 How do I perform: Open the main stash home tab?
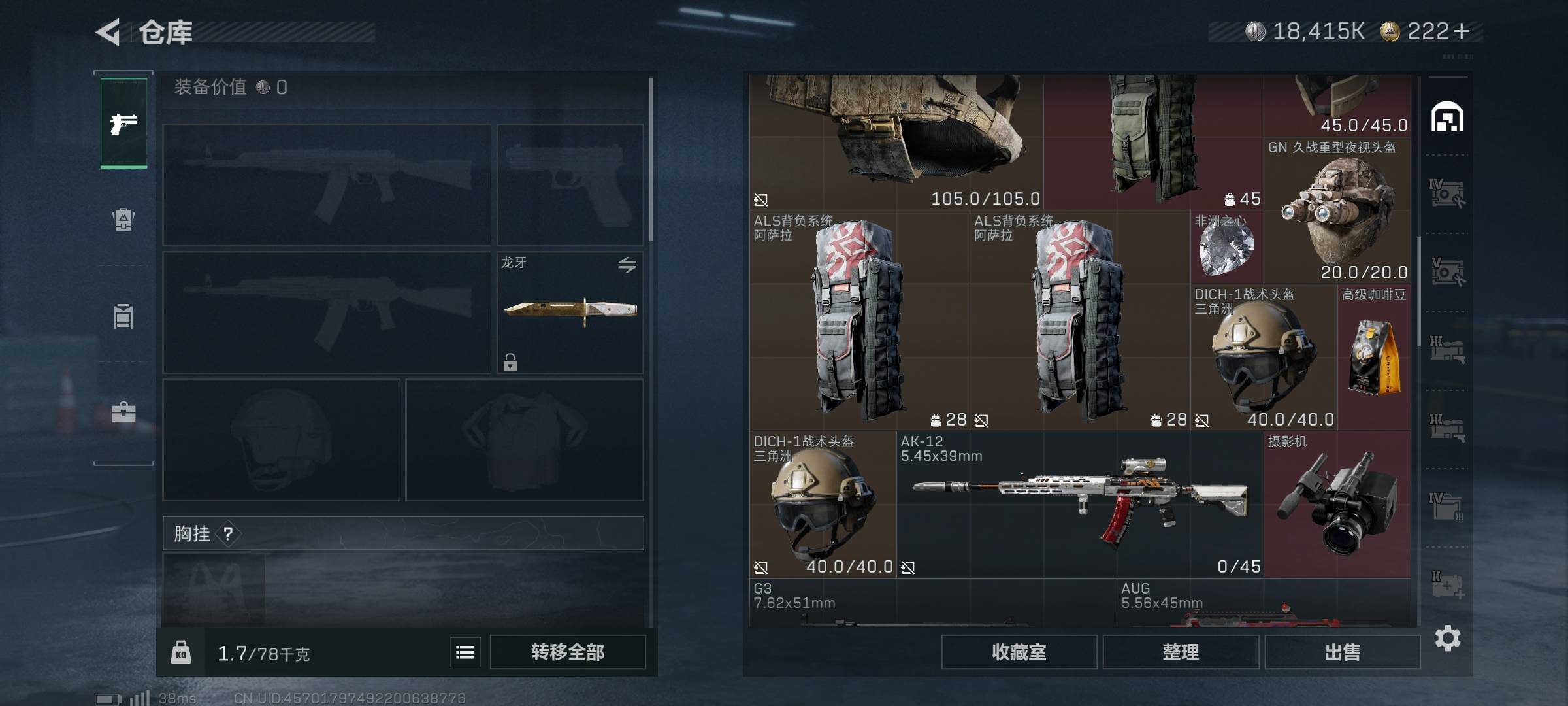(x=1447, y=118)
